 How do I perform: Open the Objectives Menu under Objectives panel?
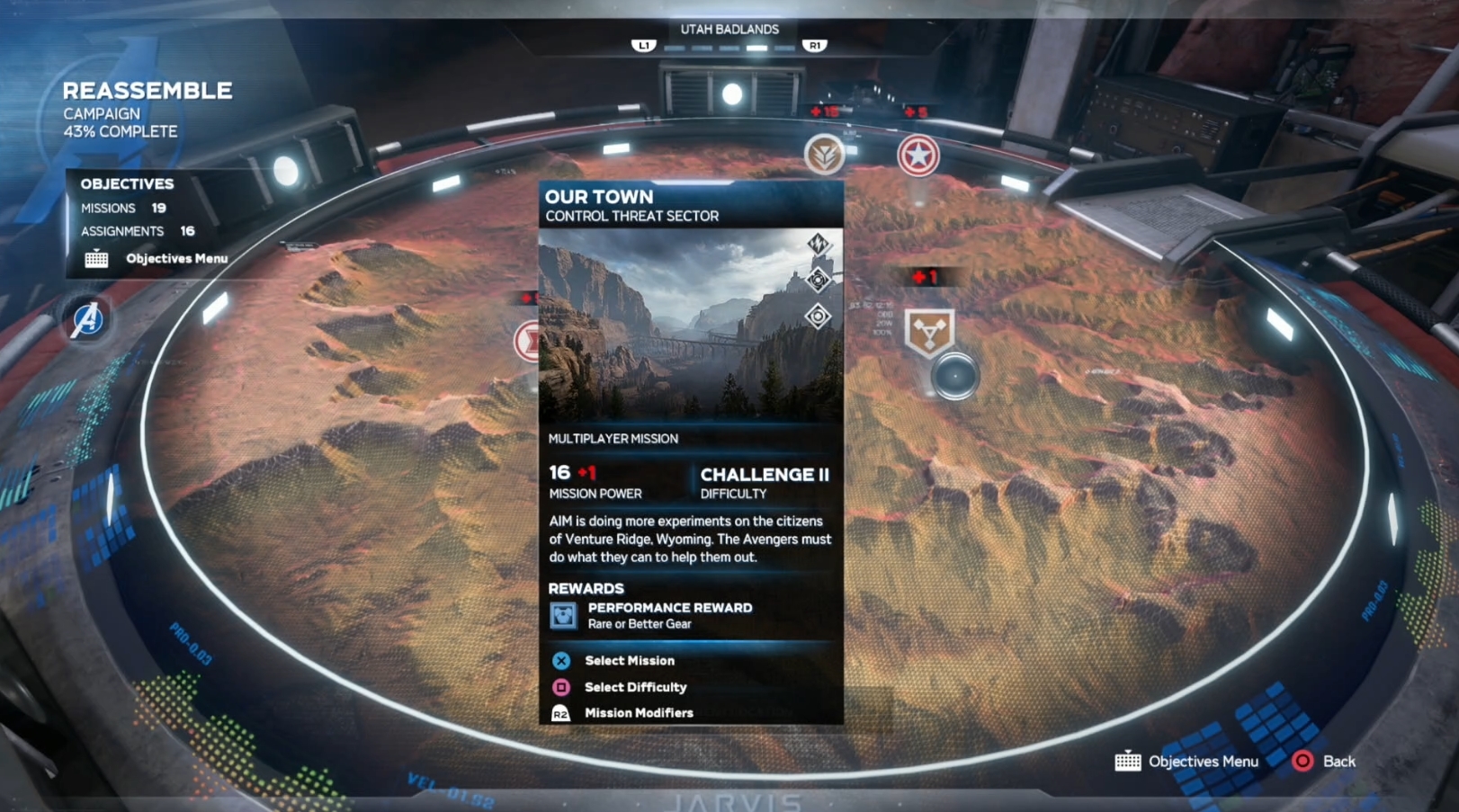click(x=175, y=259)
